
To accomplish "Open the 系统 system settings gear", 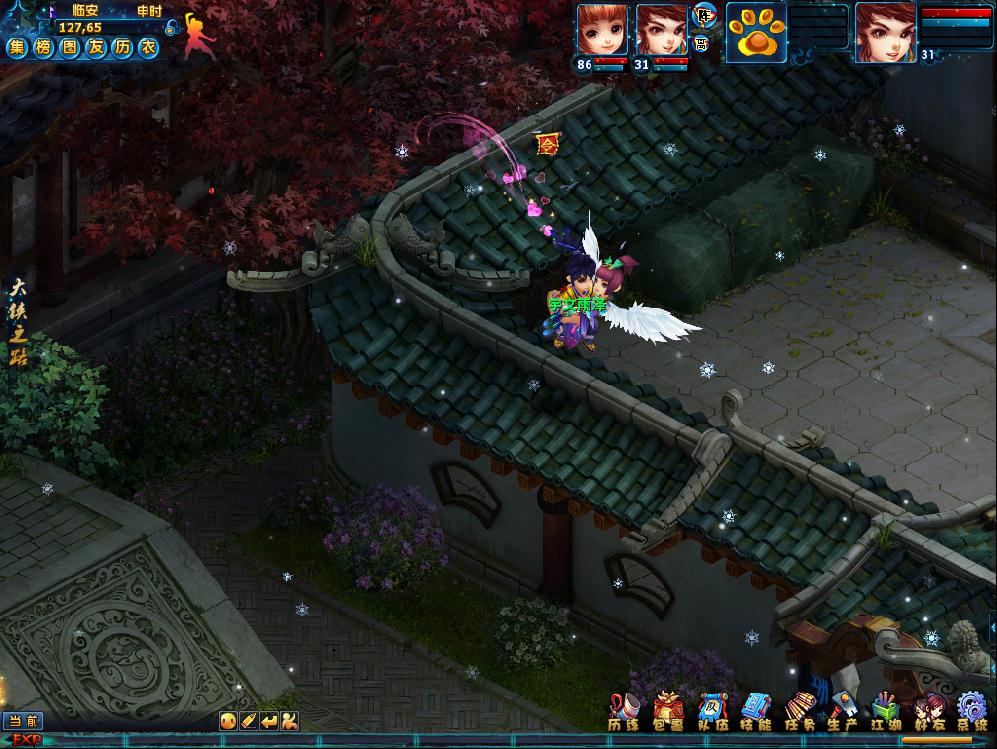I will tap(971, 711).
